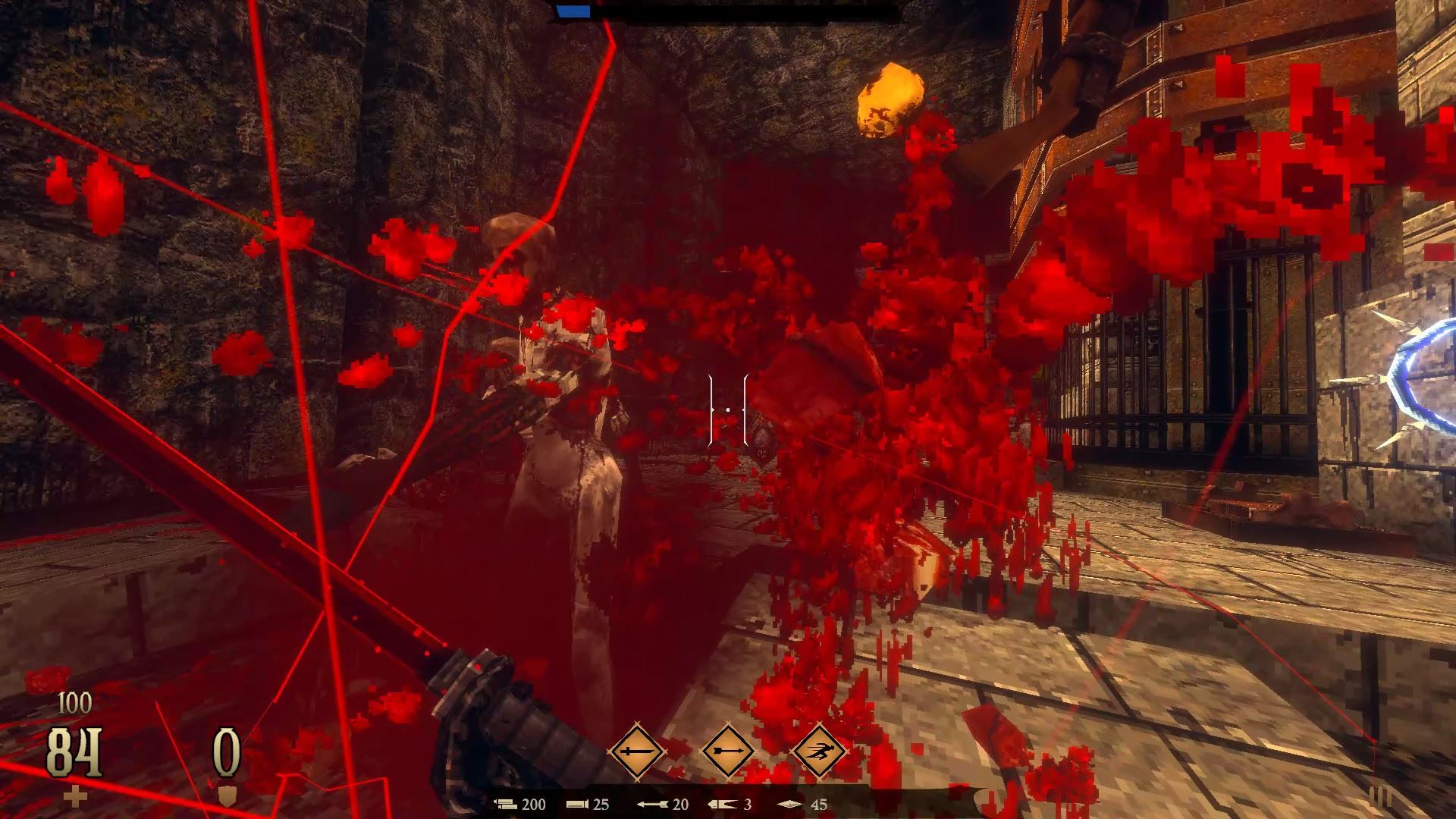Select the arrow ability diamond icon
Viewport: 1456px width, 819px height.
tap(727, 752)
